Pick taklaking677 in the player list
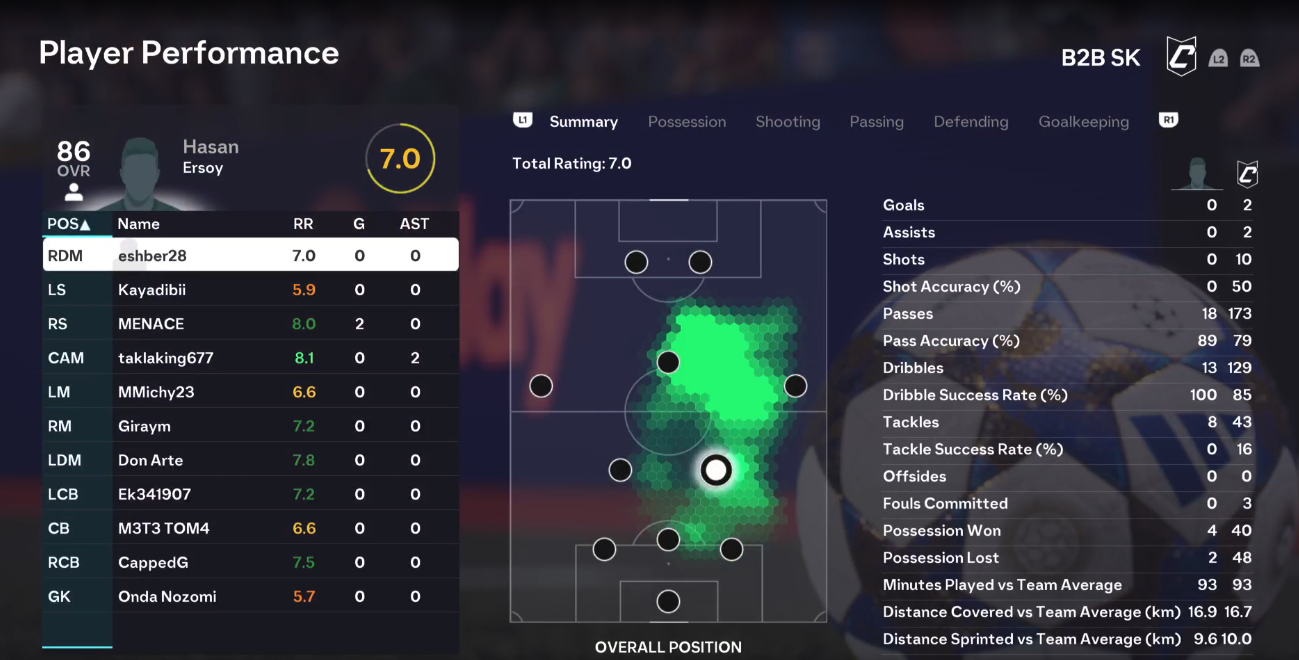 [x=250, y=358]
